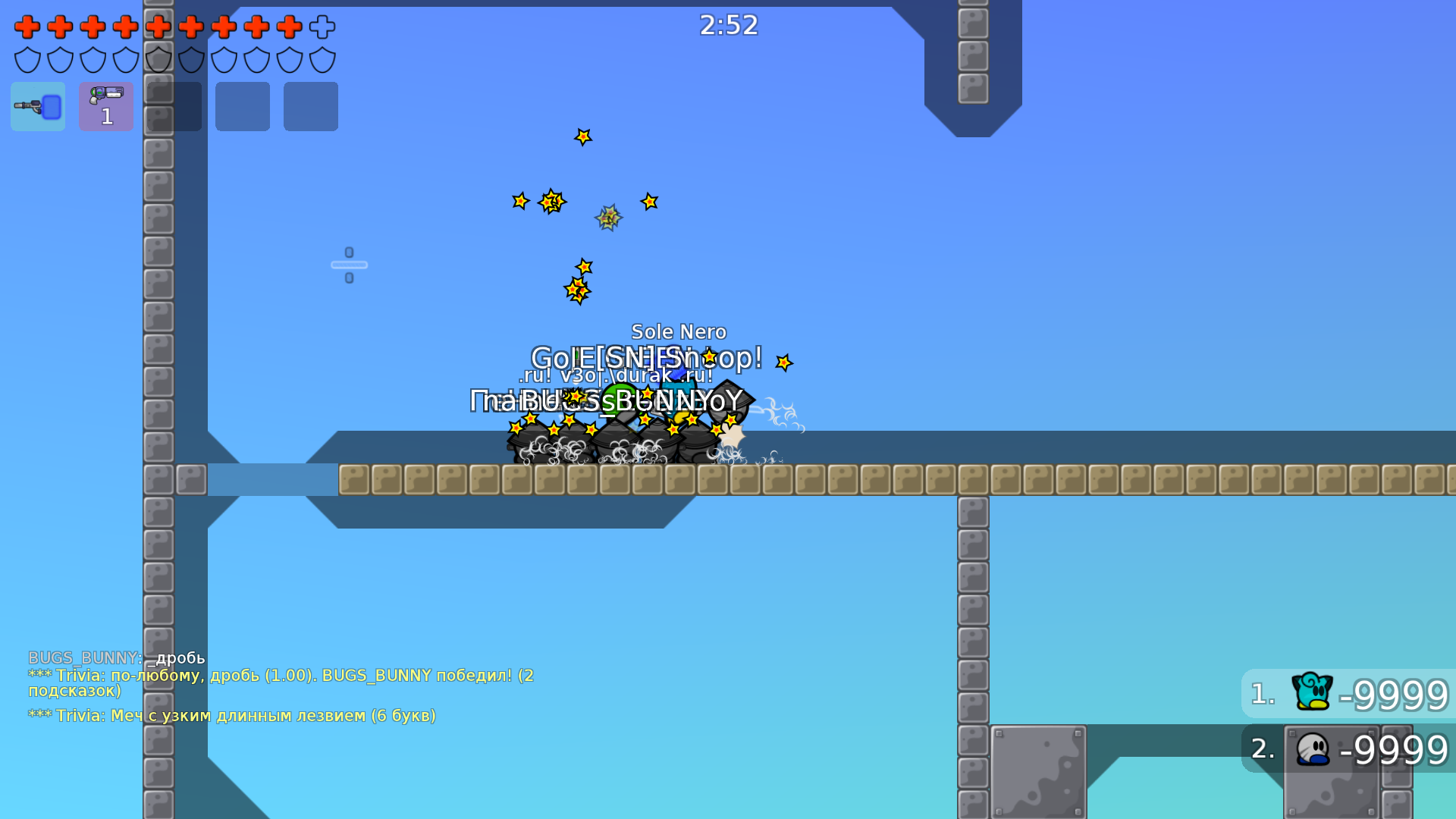Click the Trivia line about BUGS_BUNNY winning
Screen dimensions: 1456x819
281,675
